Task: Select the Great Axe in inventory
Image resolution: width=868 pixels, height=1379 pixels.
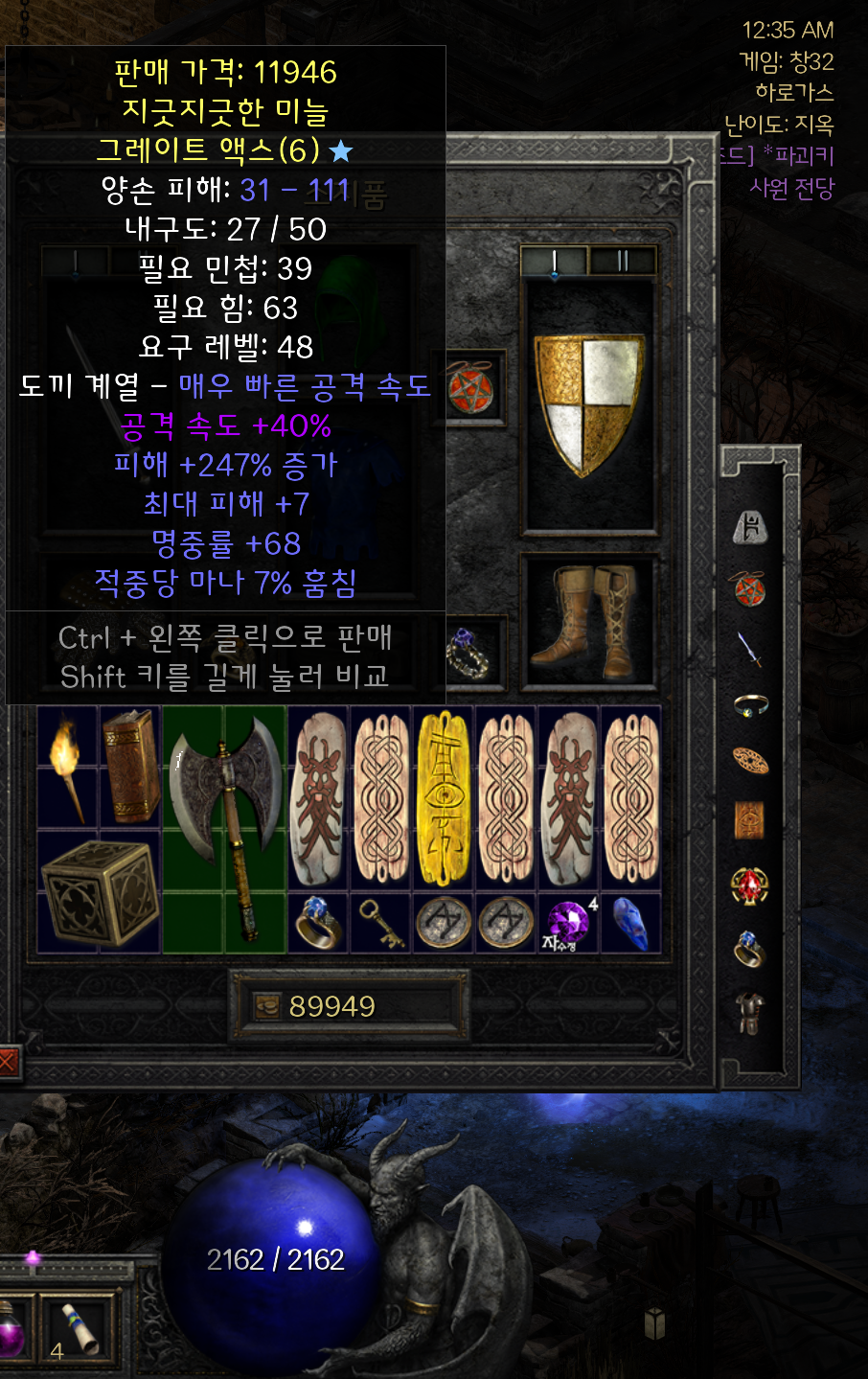Action: pyautogui.click(x=225, y=829)
